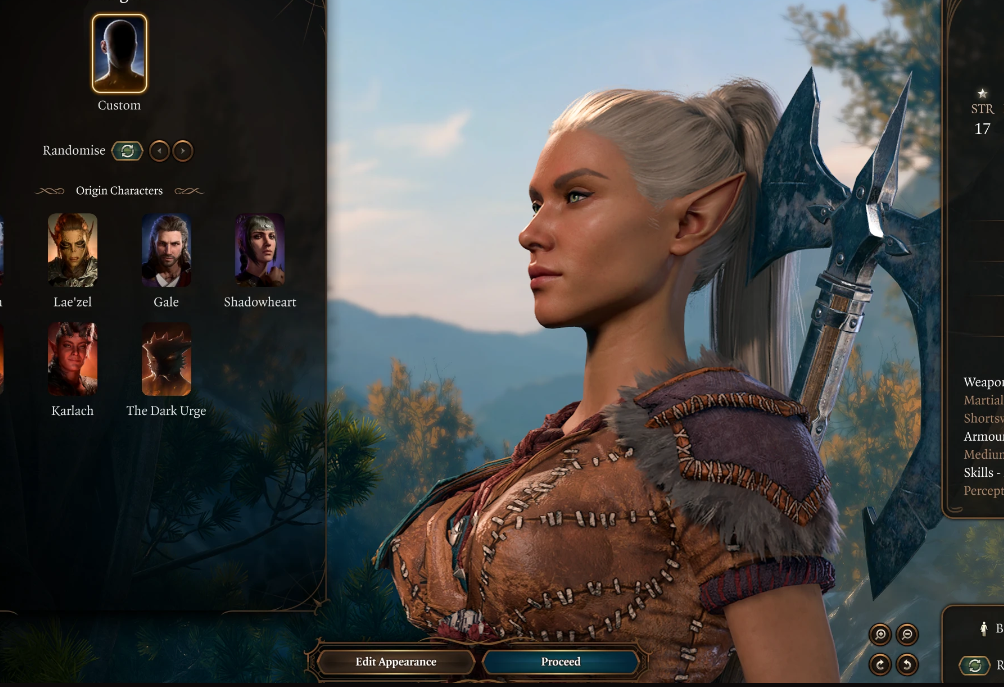Select the Custom character portrait

click(119, 53)
